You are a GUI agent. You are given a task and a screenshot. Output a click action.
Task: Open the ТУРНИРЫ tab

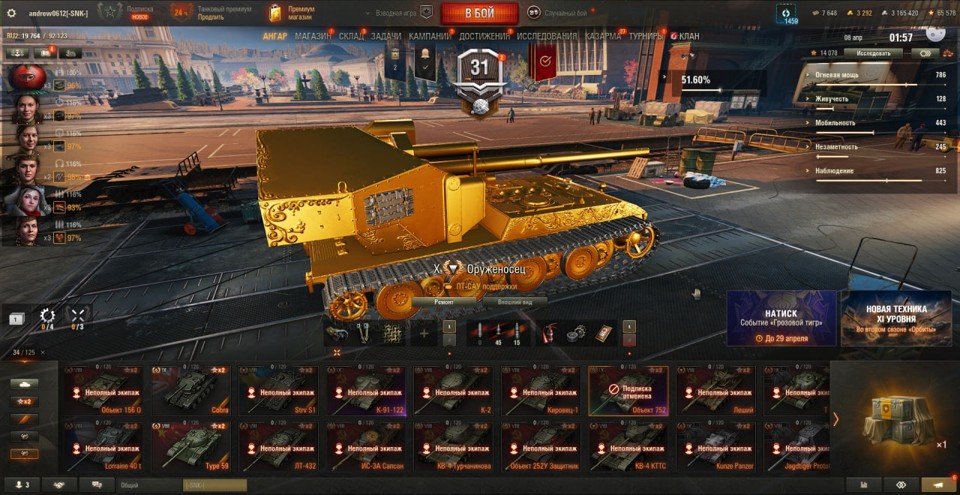[648, 36]
